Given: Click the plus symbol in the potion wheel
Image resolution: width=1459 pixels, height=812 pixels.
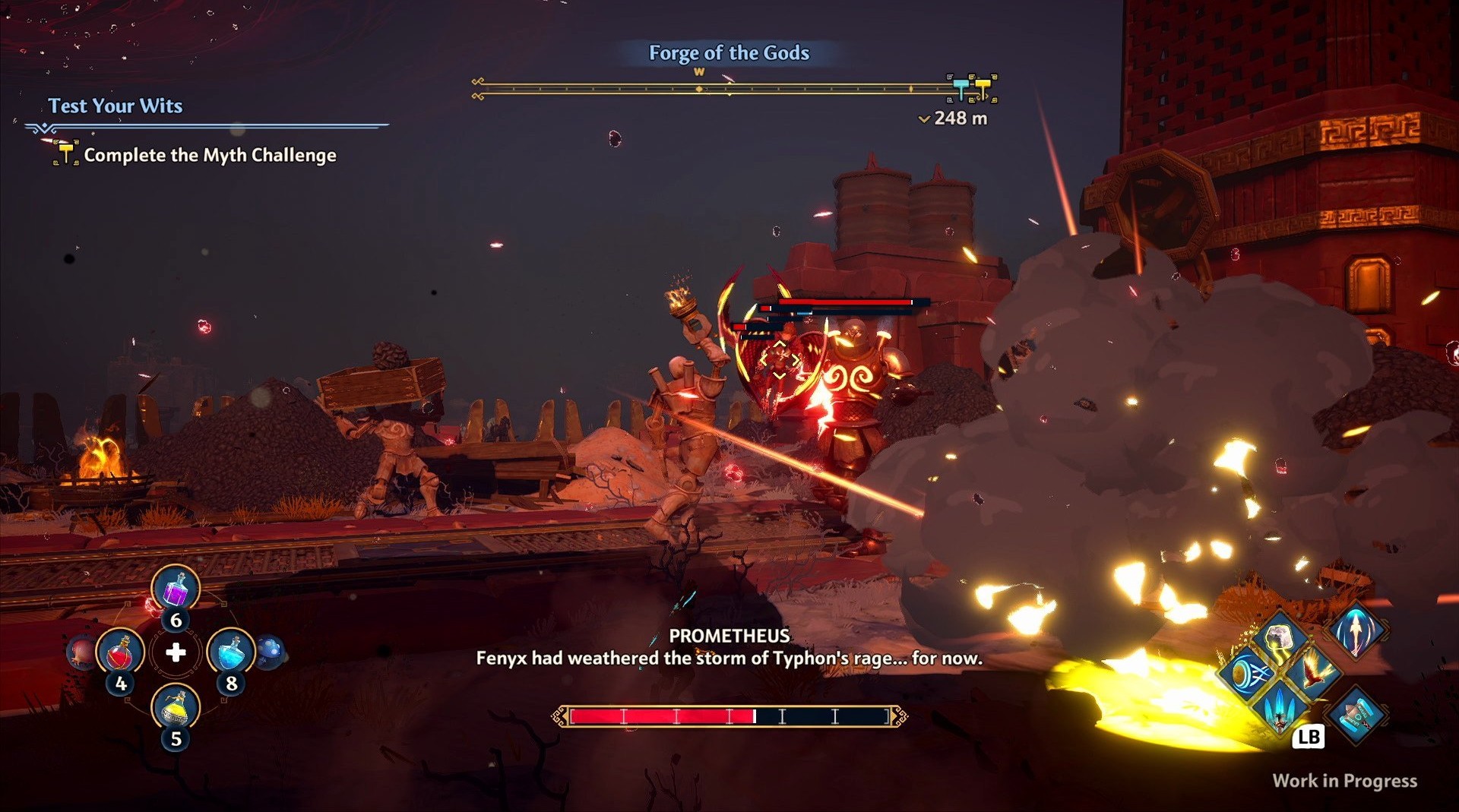Looking at the screenshot, I should [x=176, y=652].
